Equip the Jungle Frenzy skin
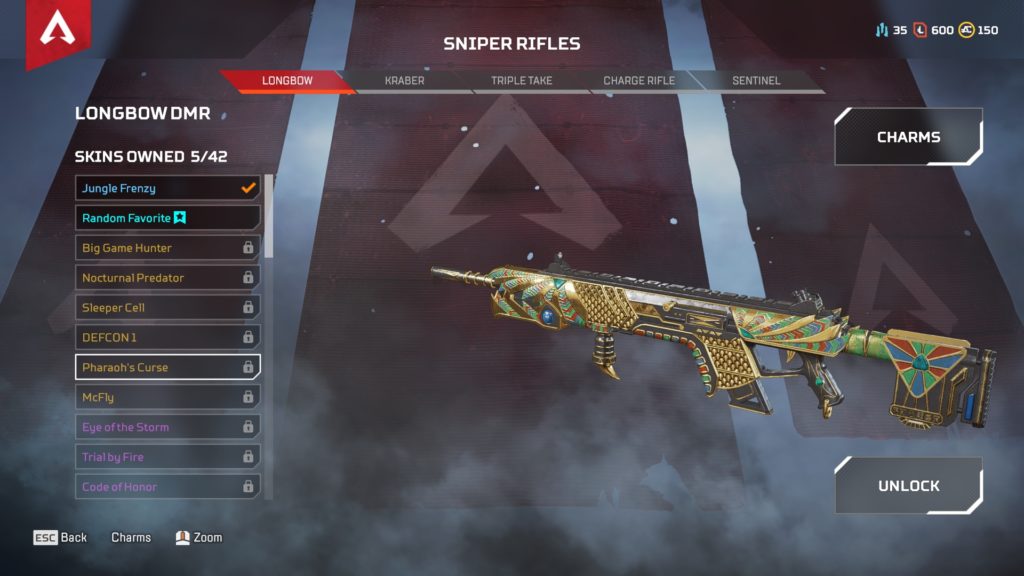Viewport: 1024px width, 576px height. pyautogui.click(x=167, y=188)
